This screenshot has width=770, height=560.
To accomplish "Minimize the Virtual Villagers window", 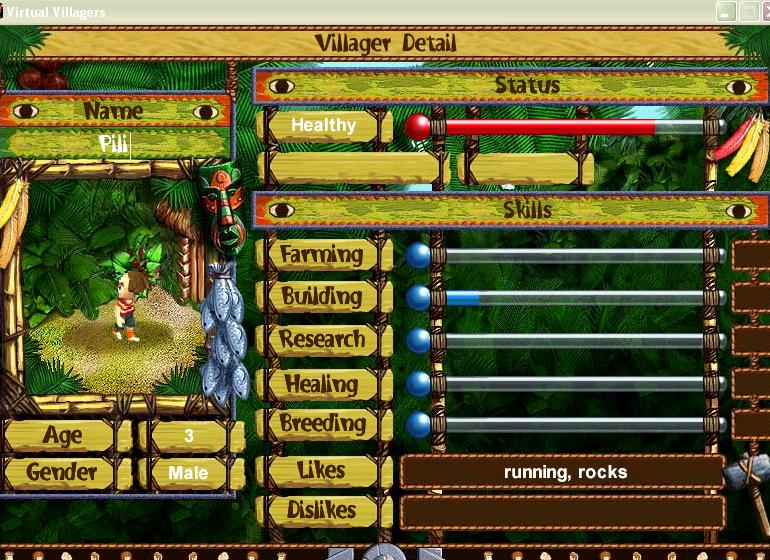I will (726, 11).
